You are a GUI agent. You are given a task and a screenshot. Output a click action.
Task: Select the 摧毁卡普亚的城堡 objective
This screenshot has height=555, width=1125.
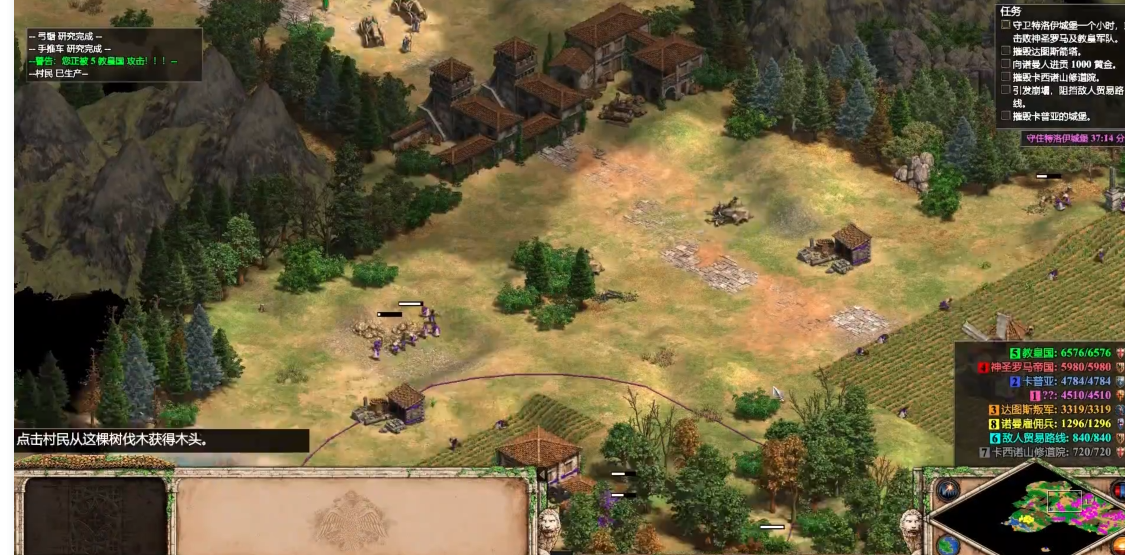click(x=1052, y=116)
